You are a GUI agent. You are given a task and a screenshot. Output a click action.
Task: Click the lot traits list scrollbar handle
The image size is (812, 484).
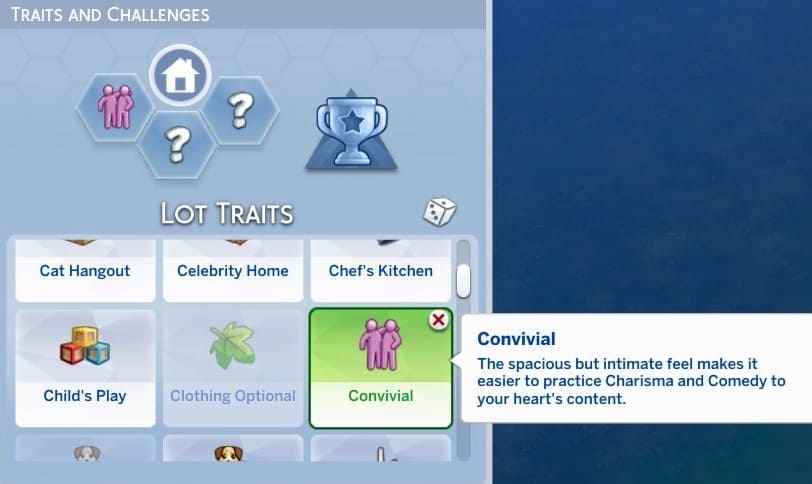463,281
